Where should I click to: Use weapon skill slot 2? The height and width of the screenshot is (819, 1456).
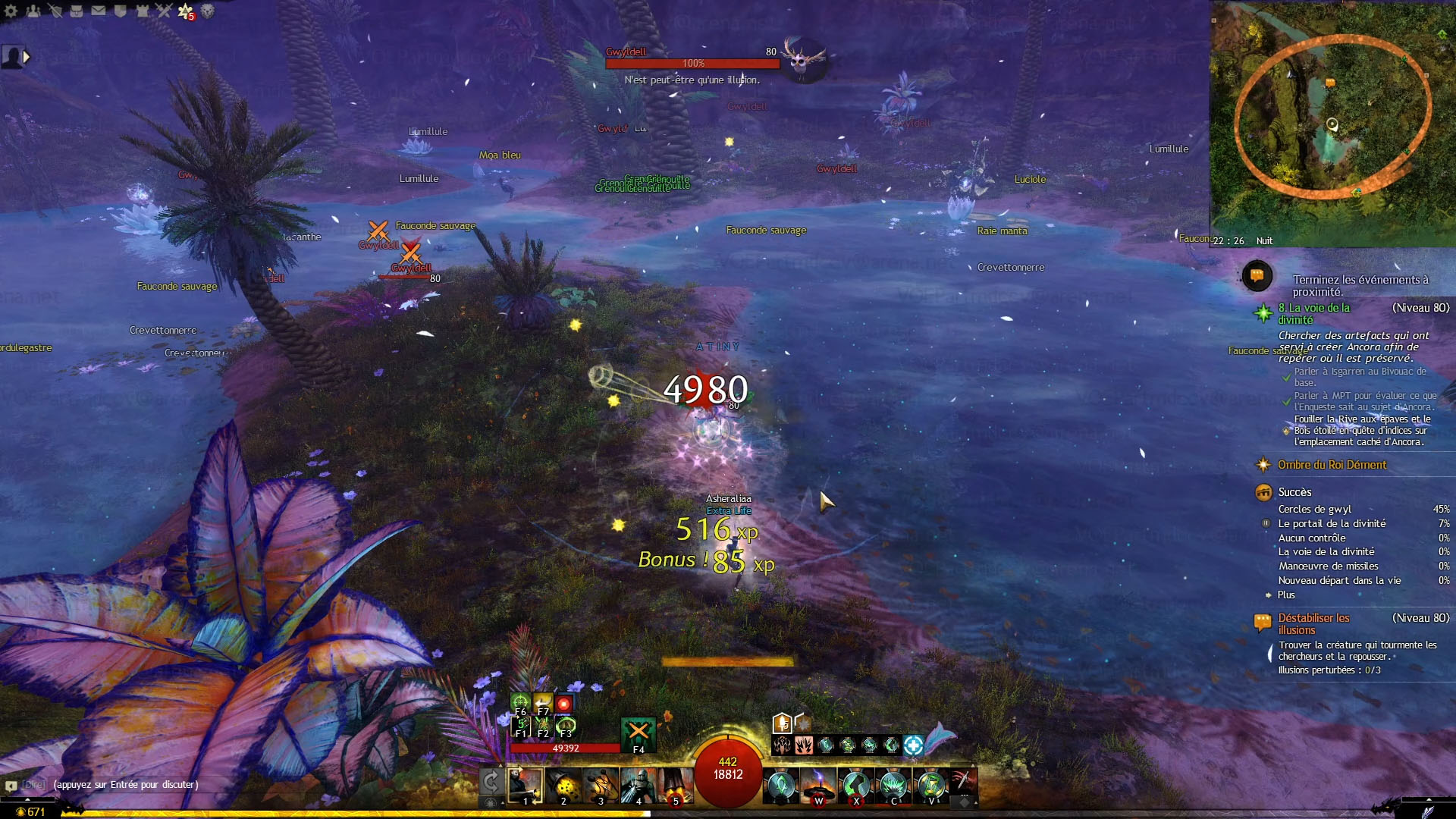[x=563, y=786]
